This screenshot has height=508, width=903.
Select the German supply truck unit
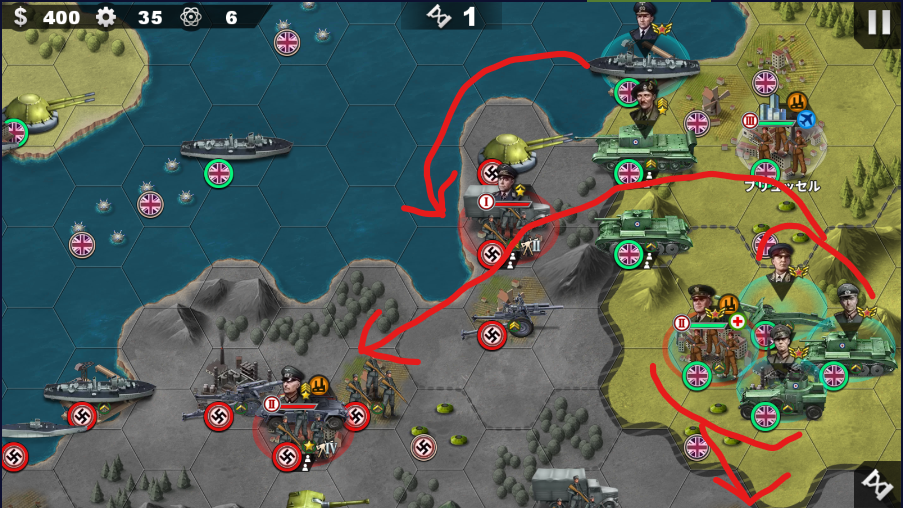click(x=573, y=488)
